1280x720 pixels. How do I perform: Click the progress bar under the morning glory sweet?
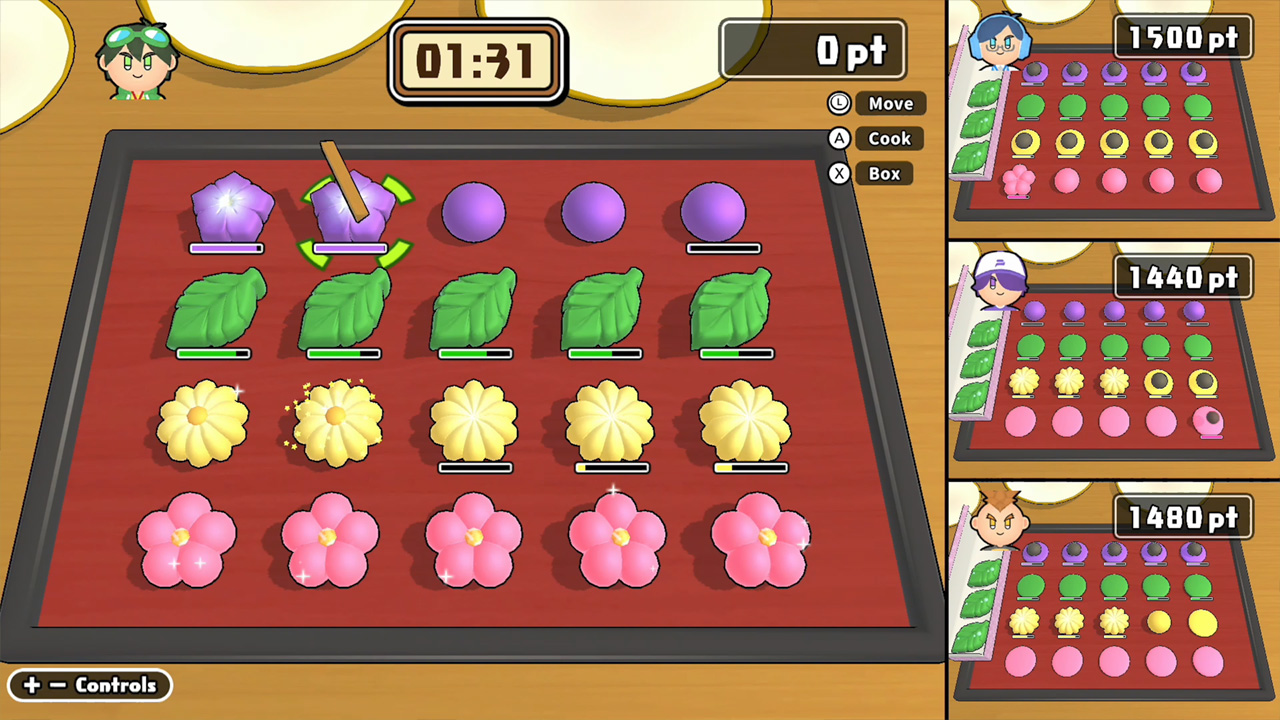coord(226,248)
